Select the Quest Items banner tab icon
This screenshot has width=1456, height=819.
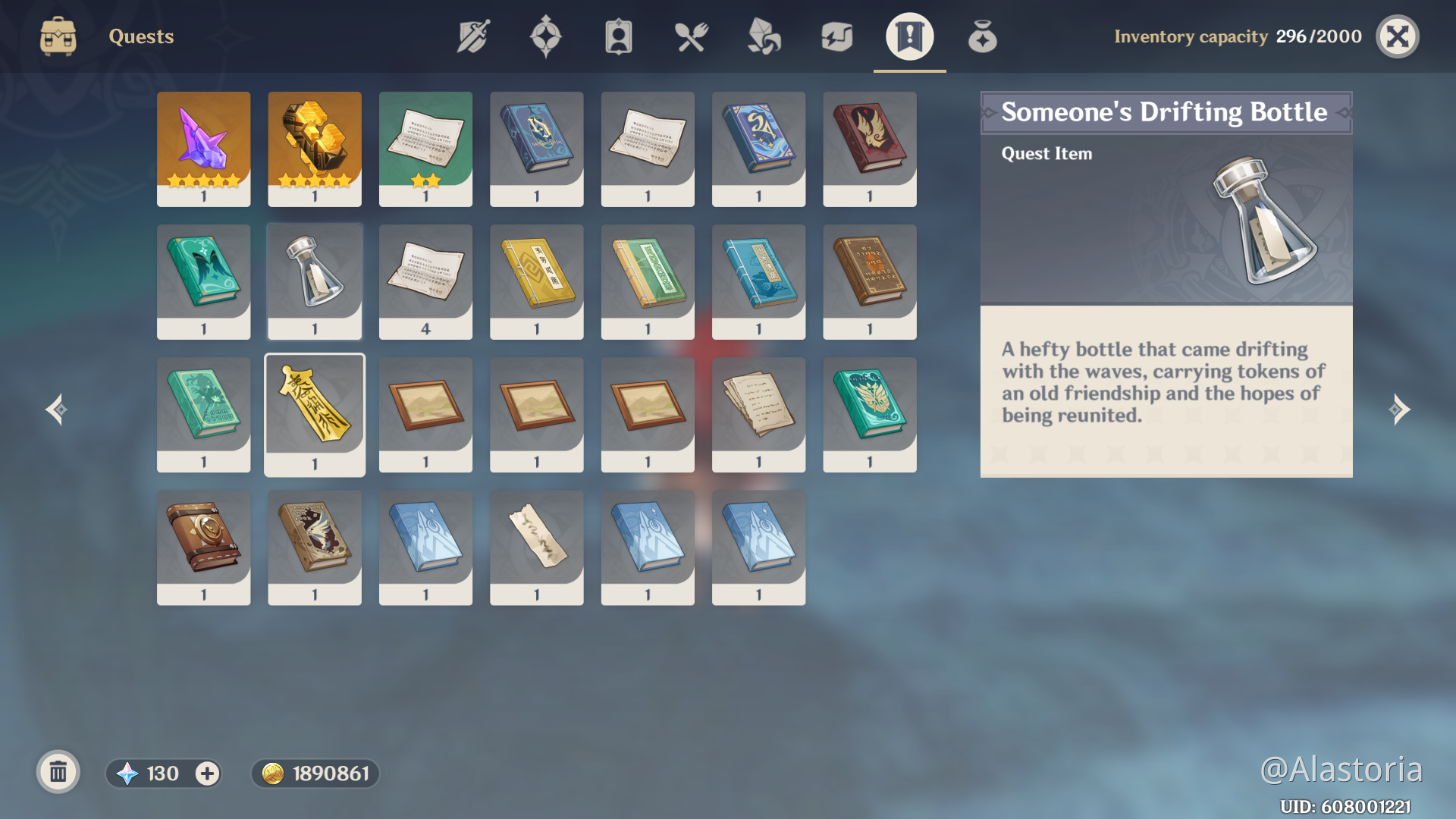(x=908, y=36)
